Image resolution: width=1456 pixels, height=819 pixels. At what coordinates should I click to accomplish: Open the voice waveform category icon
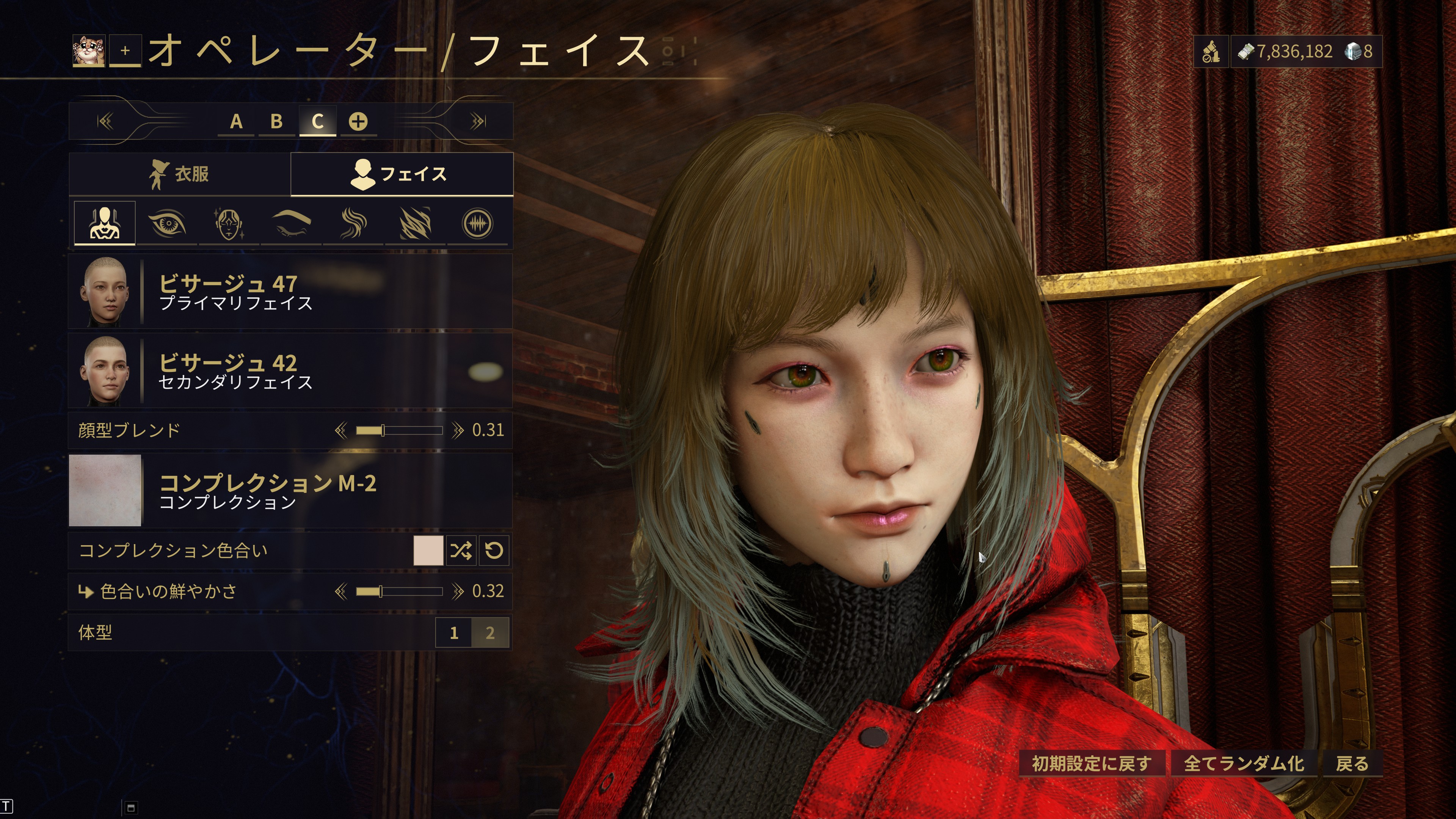[x=478, y=224]
